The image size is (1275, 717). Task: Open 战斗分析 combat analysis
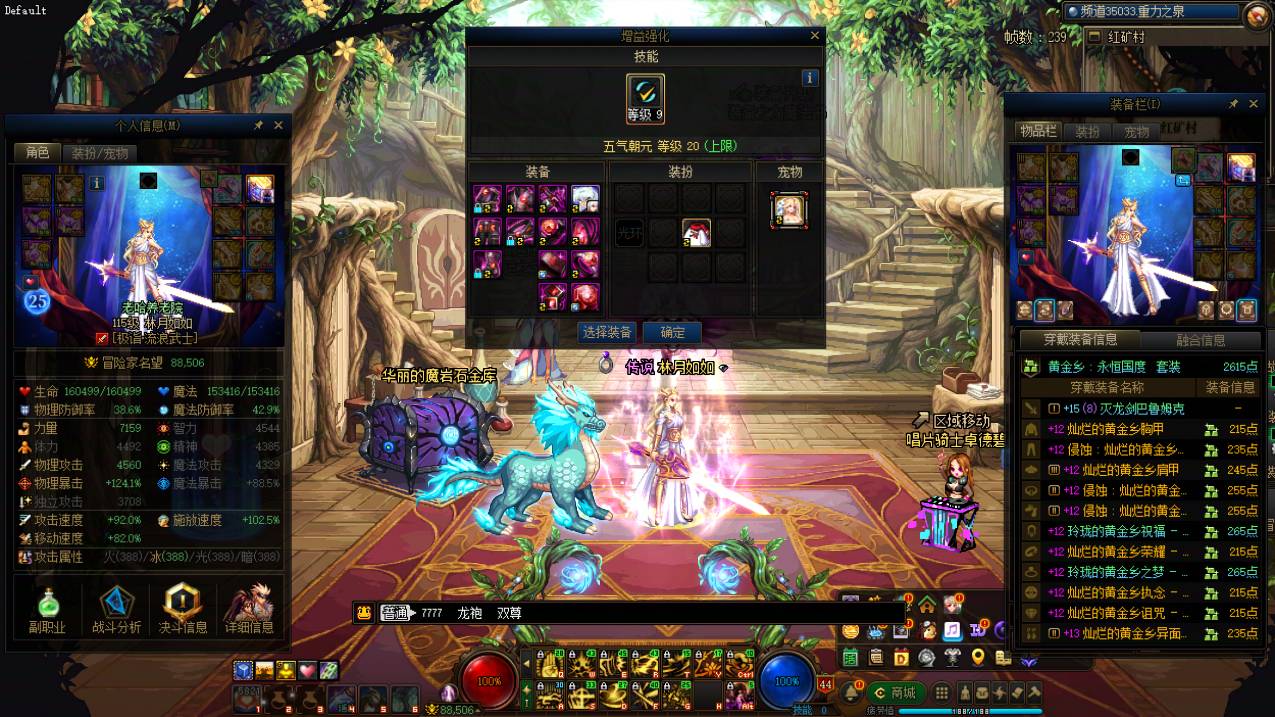116,609
